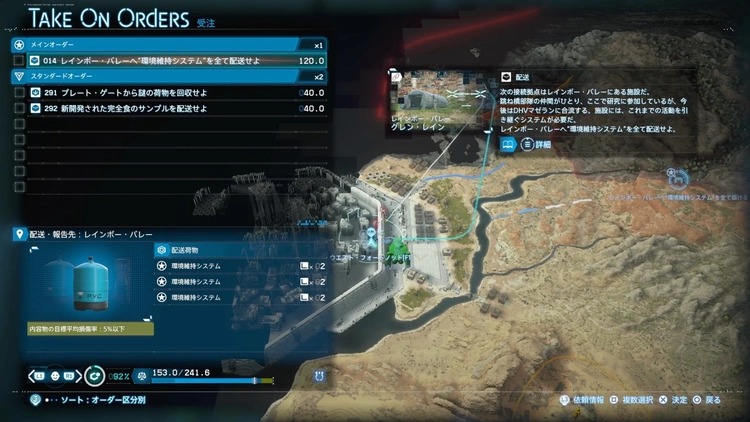Click the blue book icon beside 詳細

click(x=508, y=144)
